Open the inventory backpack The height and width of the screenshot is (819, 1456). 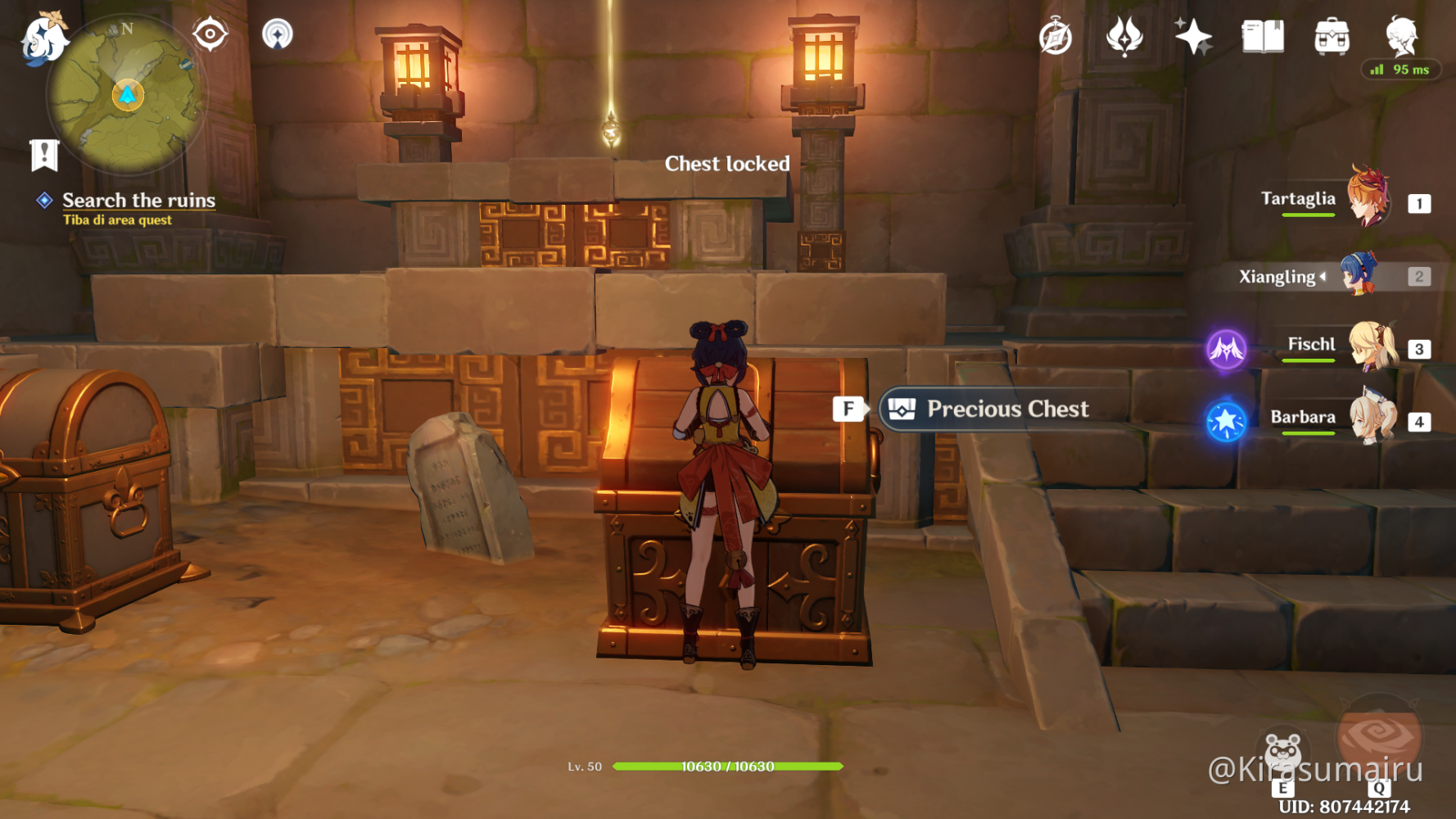[x=1332, y=37]
